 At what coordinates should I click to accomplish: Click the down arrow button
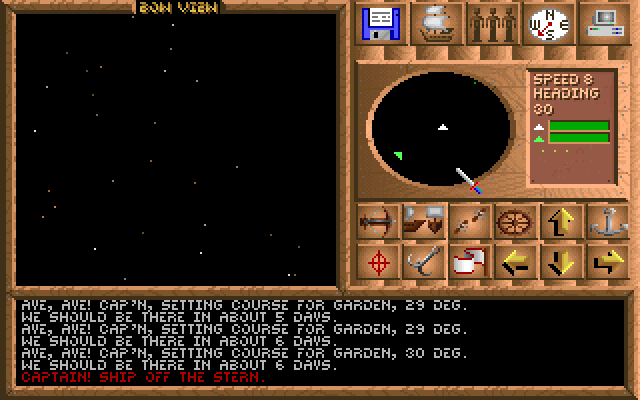559,262
